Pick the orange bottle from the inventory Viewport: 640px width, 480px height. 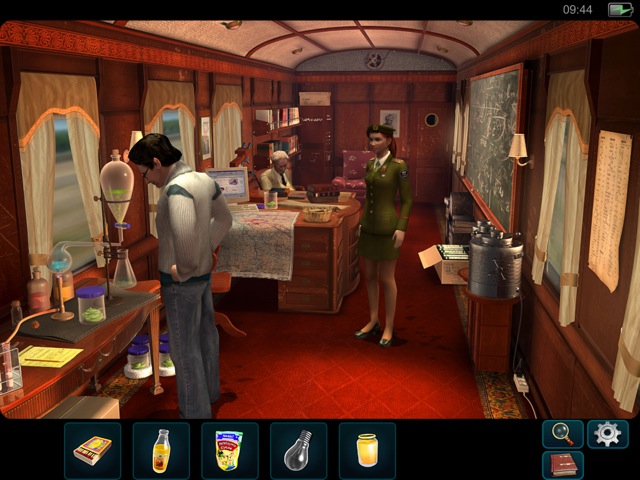pyautogui.click(x=161, y=450)
